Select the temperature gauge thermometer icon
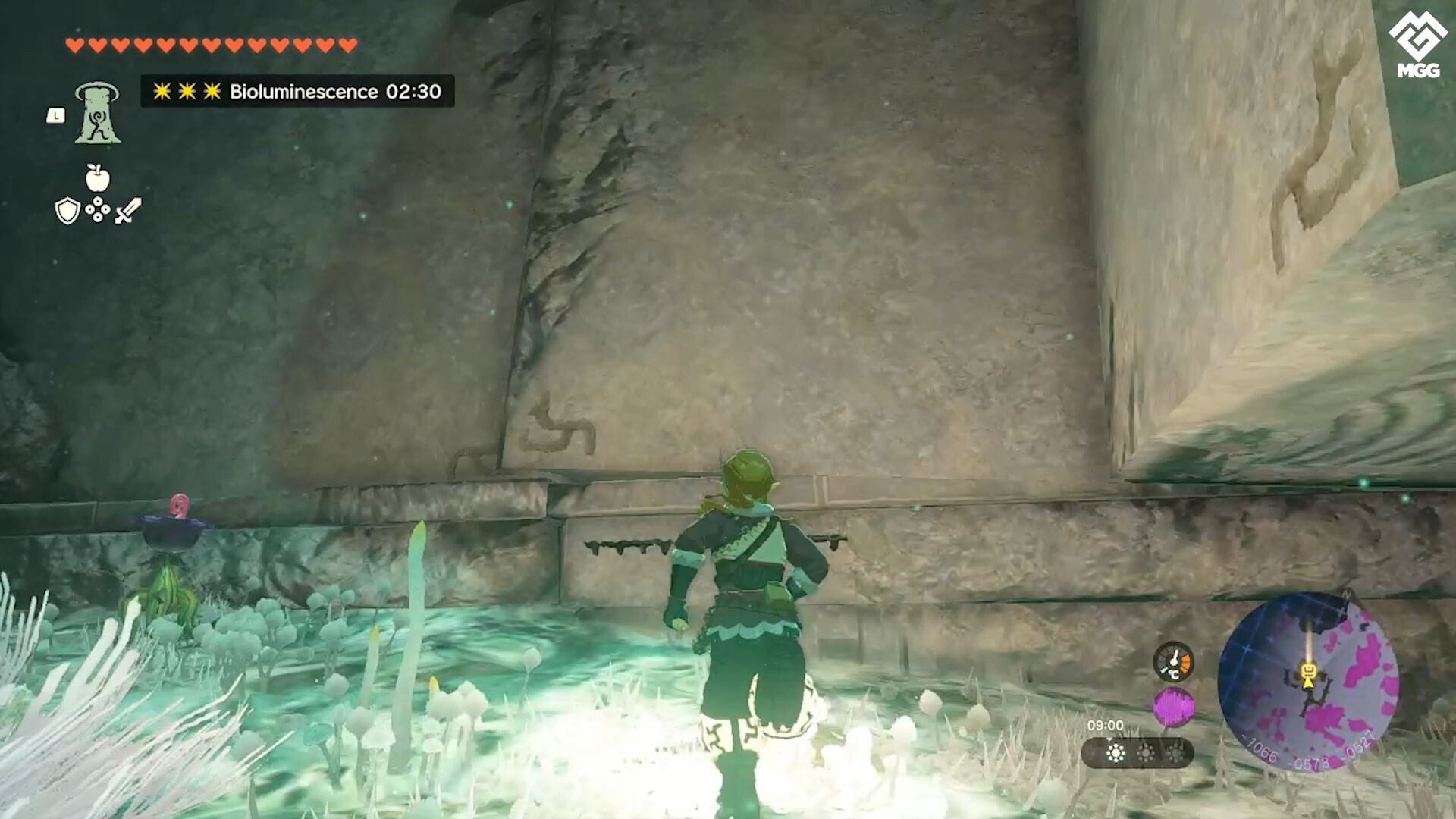The width and height of the screenshot is (1456, 819). [1173, 662]
